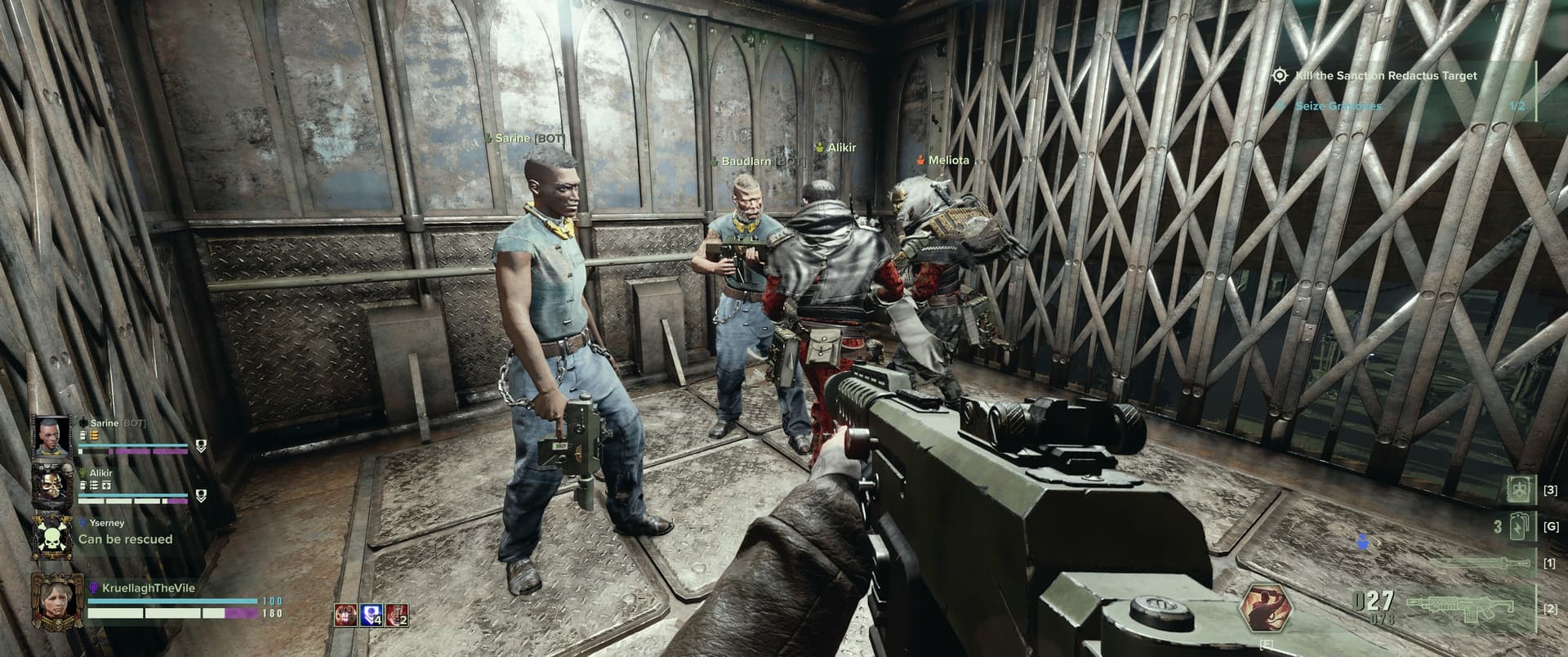Select the Kill the Sanction Redactus Target objective

tap(1386, 76)
